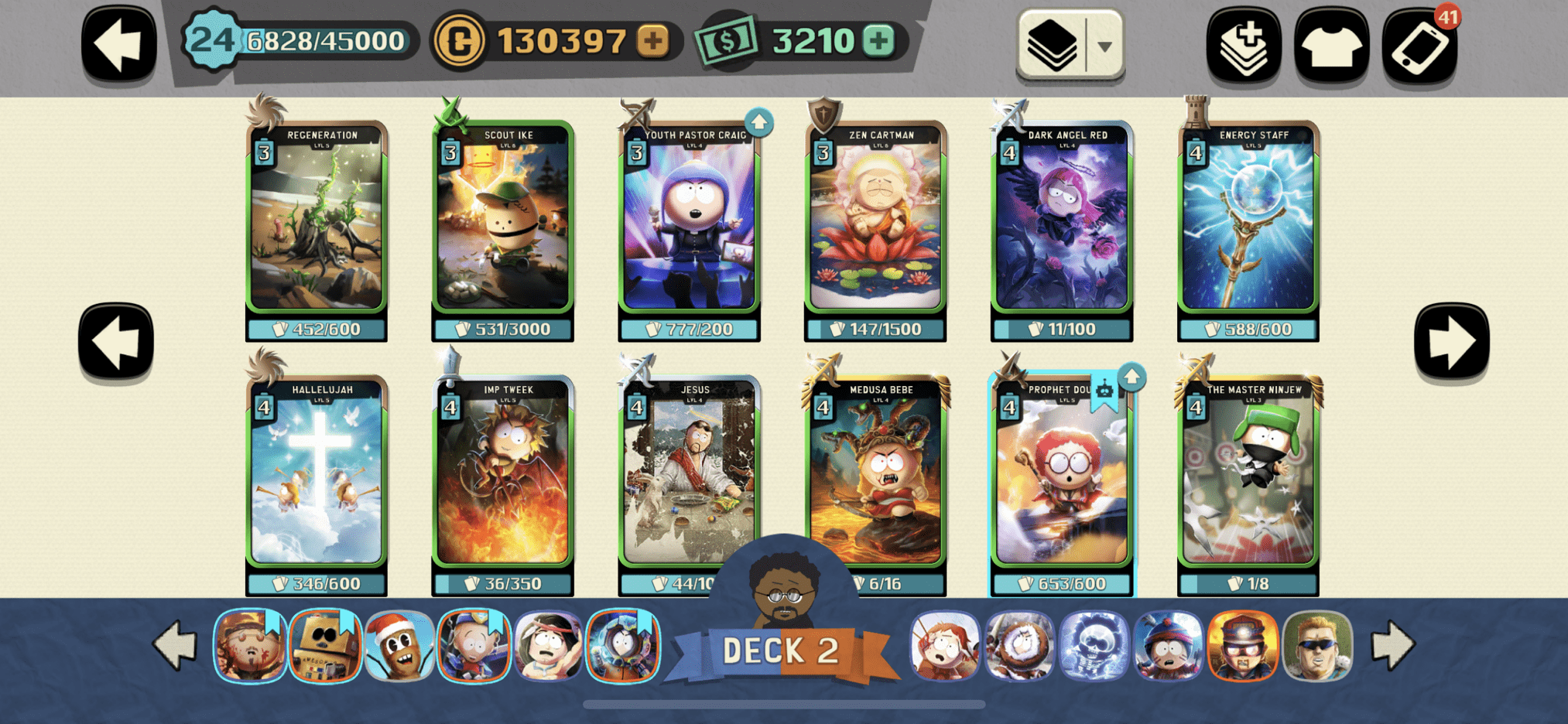Open the first deck slot character thumbnail
1568x724 pixels.
coord(249,647)
